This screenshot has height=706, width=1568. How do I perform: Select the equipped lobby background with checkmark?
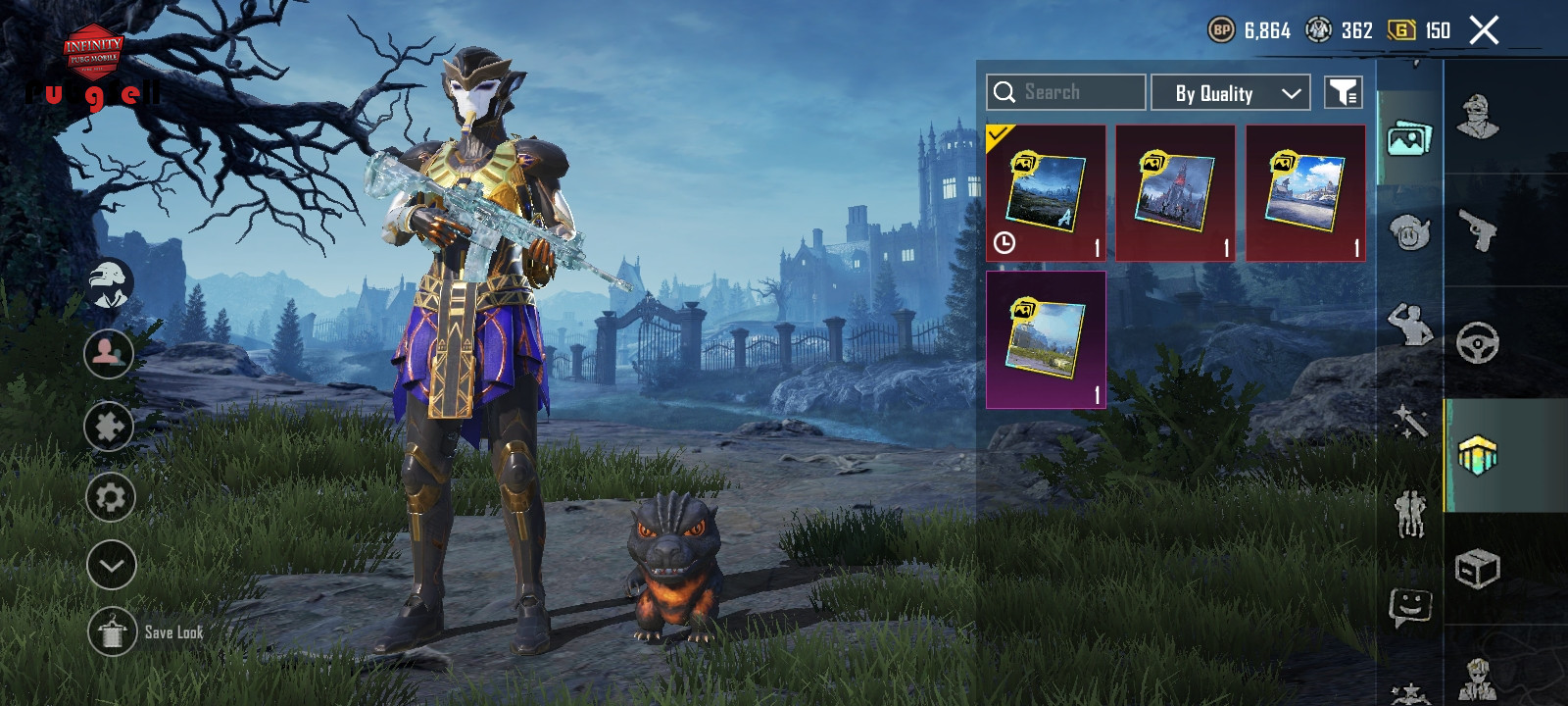(1046, 192)
